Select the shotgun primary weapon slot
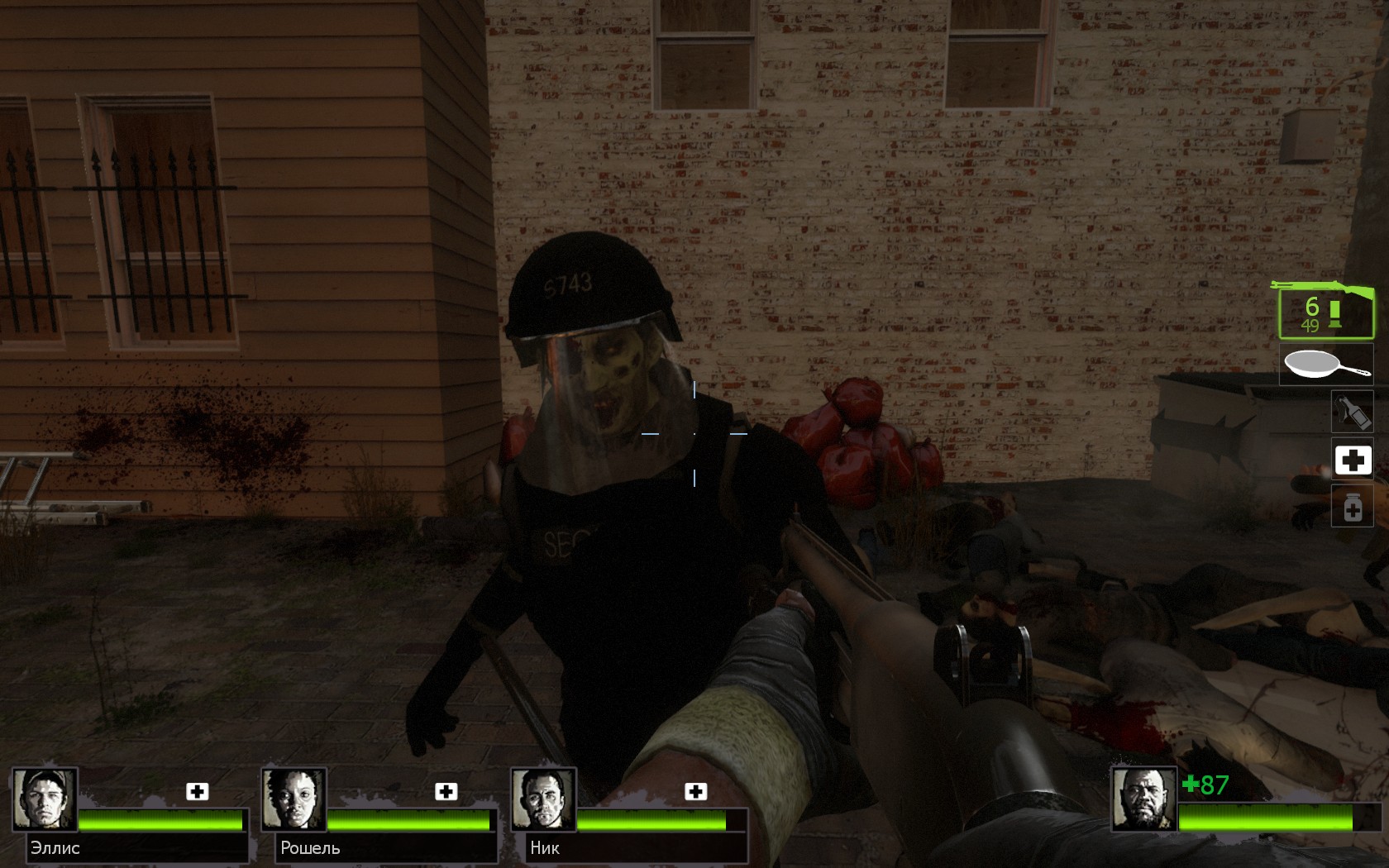 1325,311
